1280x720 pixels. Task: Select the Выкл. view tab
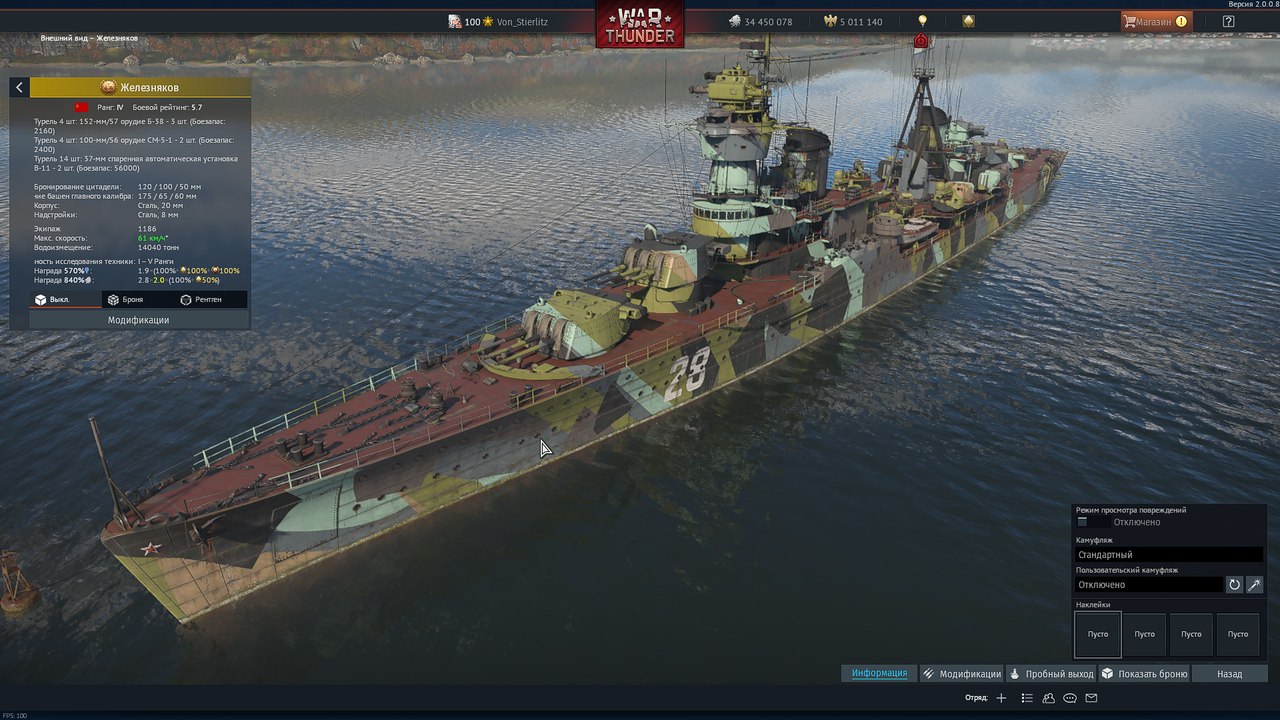[53, 299]
